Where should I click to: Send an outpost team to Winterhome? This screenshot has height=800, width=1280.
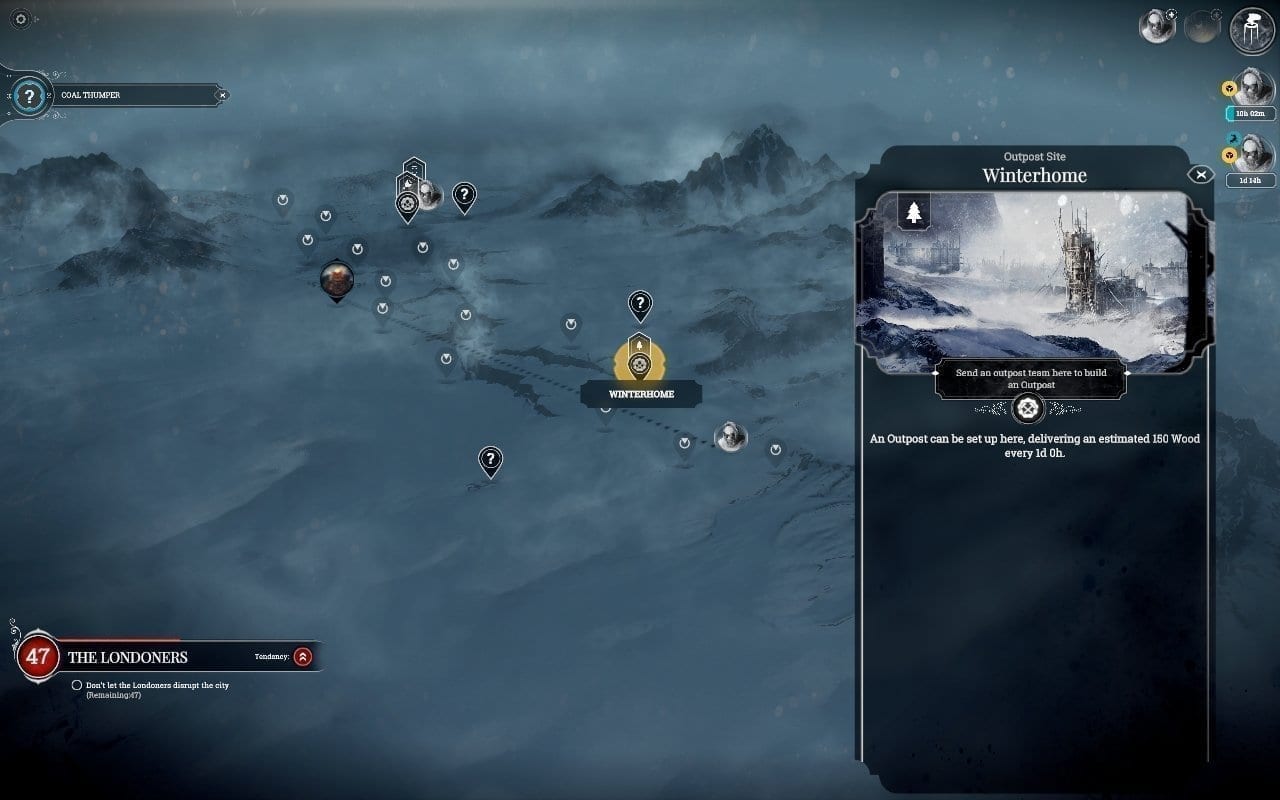tap(1028, 408)
